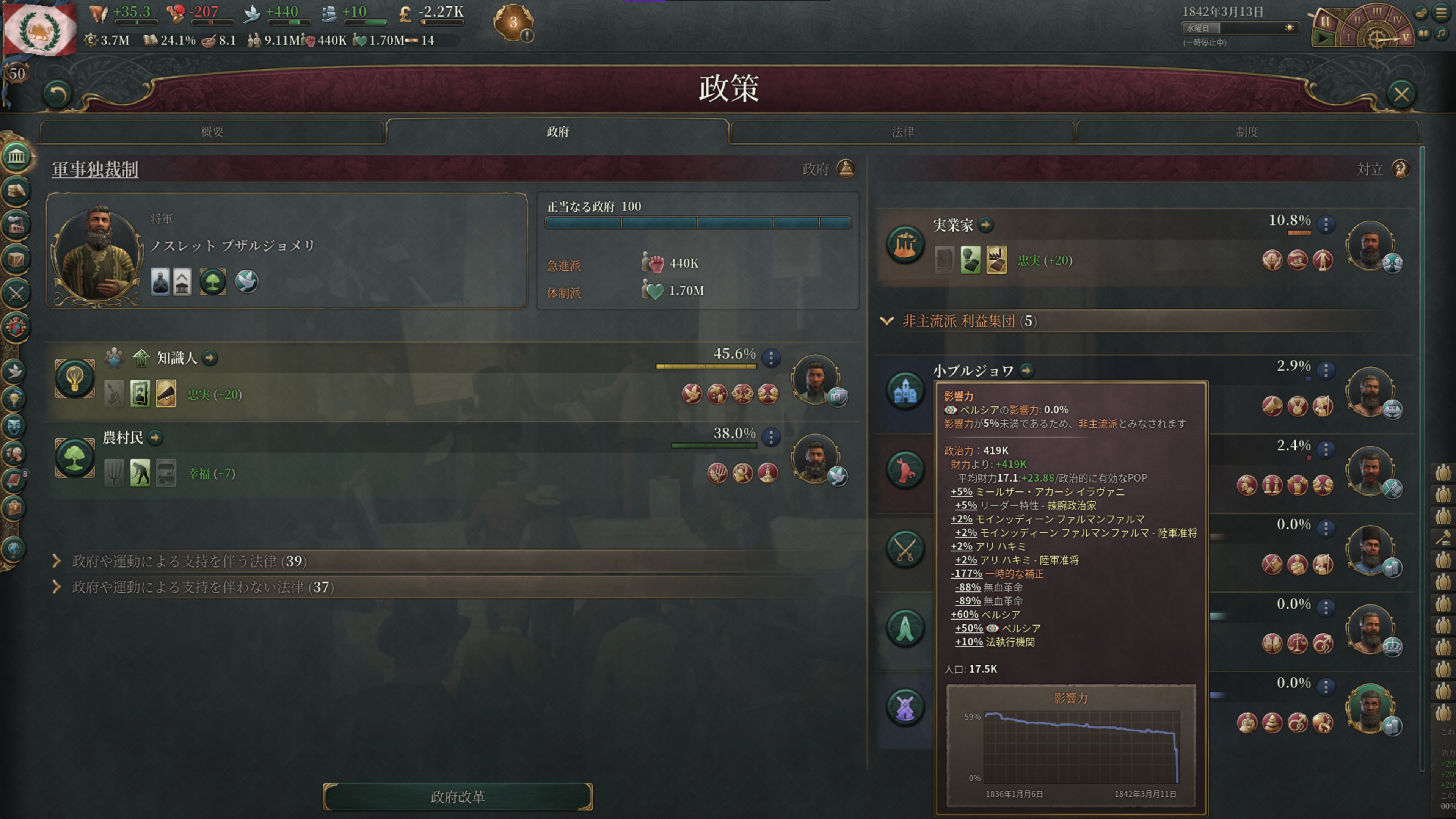Open the 軍事独裁制 government type link

pos(95,169)
